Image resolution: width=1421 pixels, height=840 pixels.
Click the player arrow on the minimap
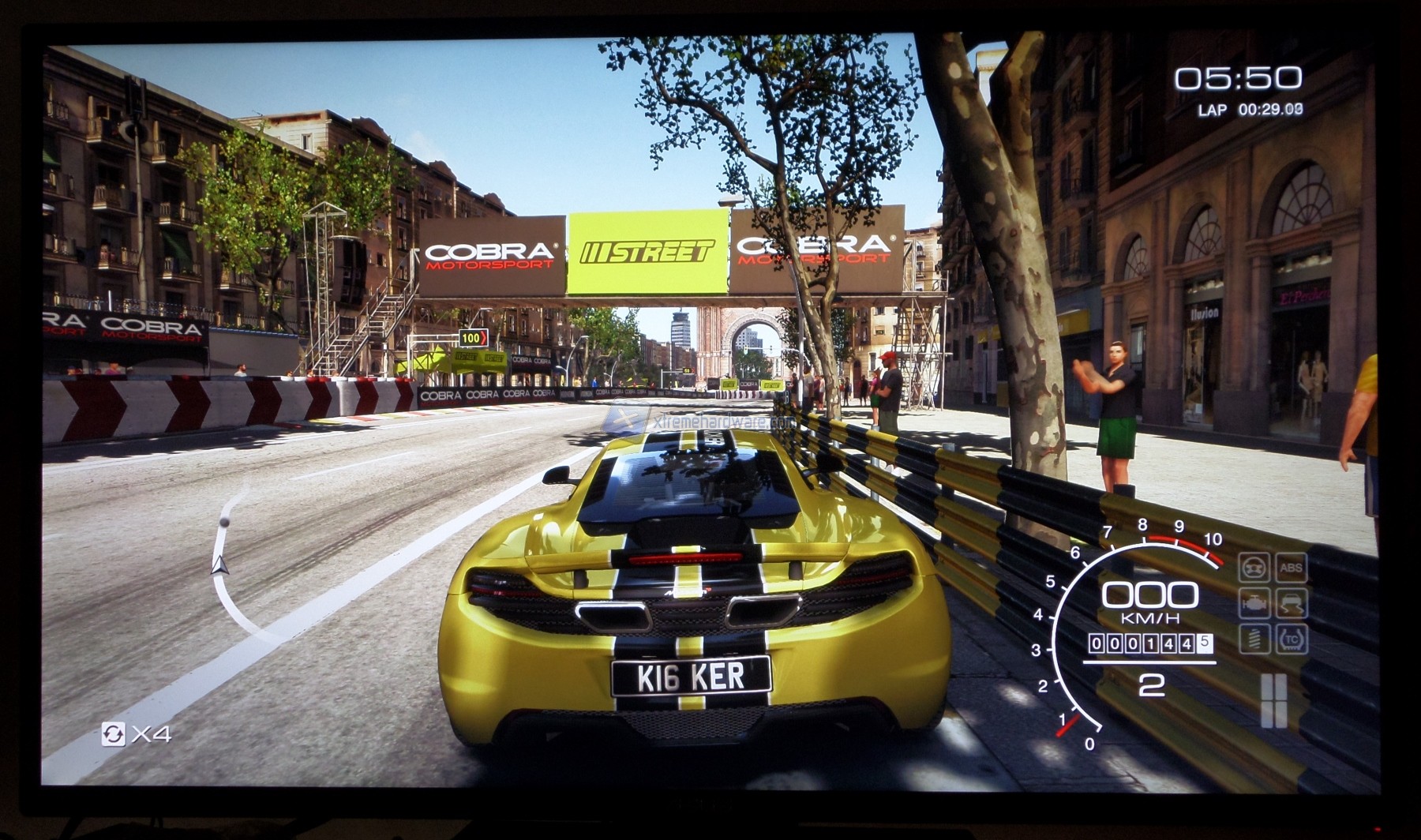(x=220, y=564)
